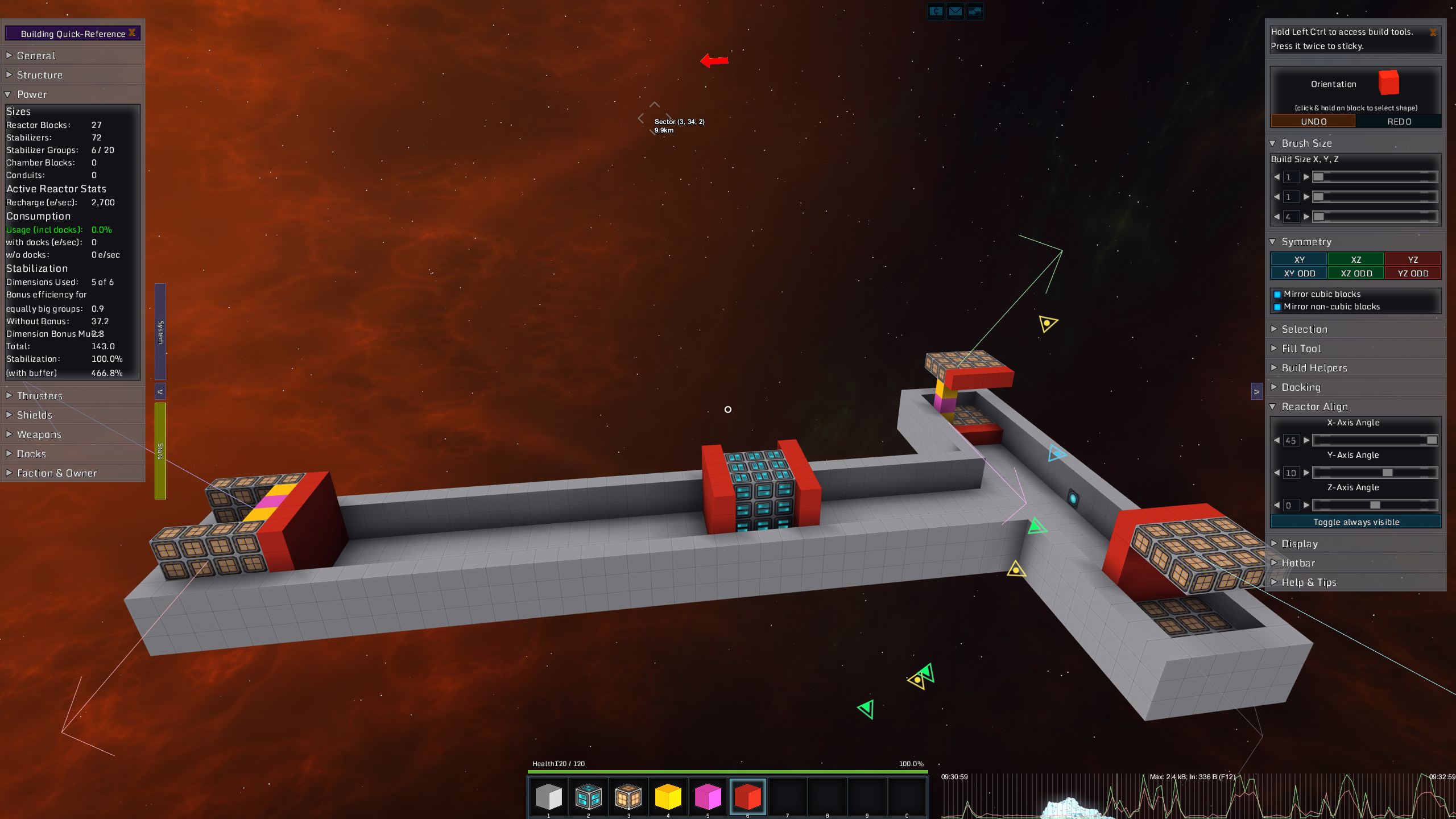1456x819 pixels.
Task: Select the pink block hotbar slot
Action: coord(708,797)
